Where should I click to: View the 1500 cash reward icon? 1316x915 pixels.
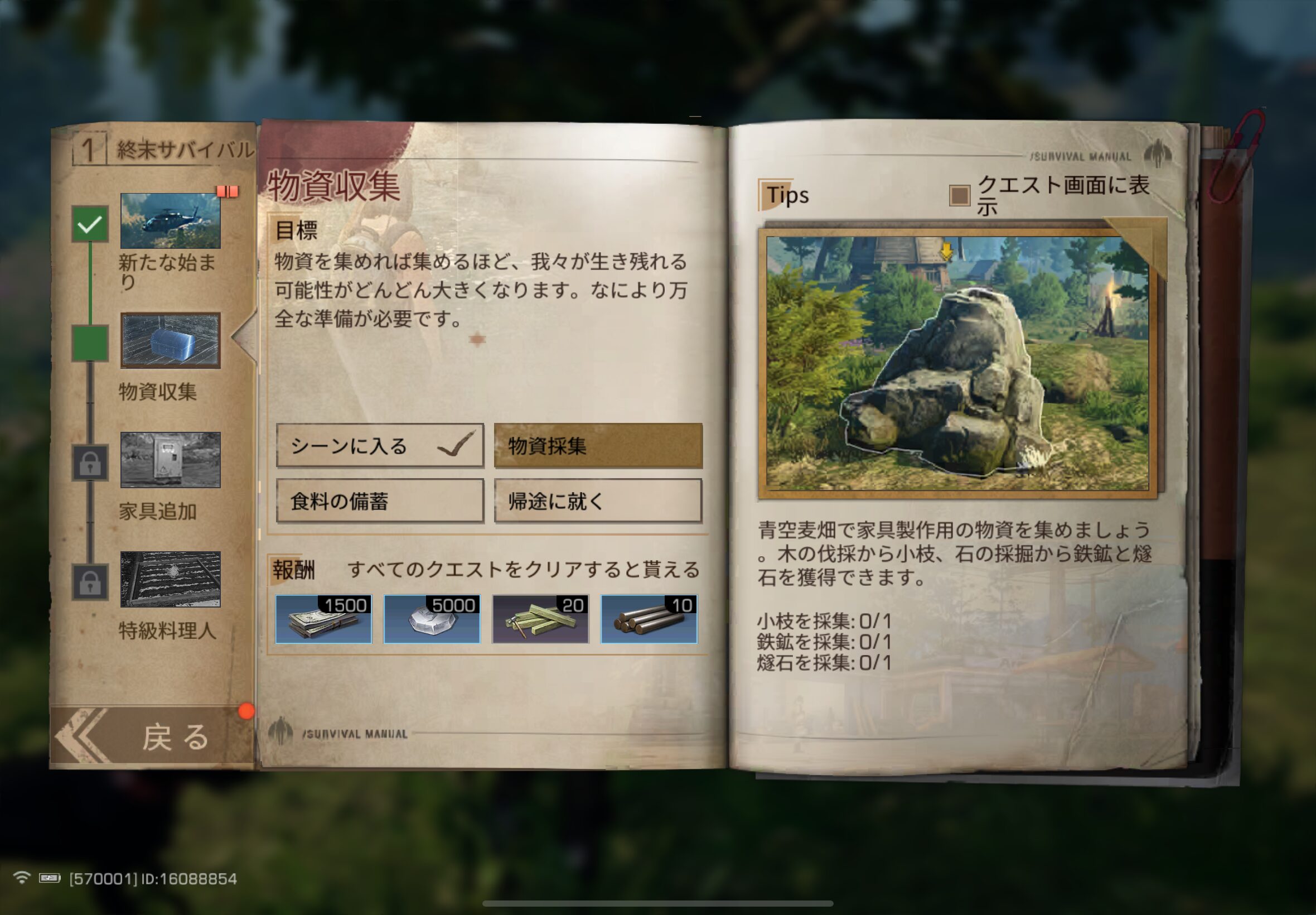[323, 619]
